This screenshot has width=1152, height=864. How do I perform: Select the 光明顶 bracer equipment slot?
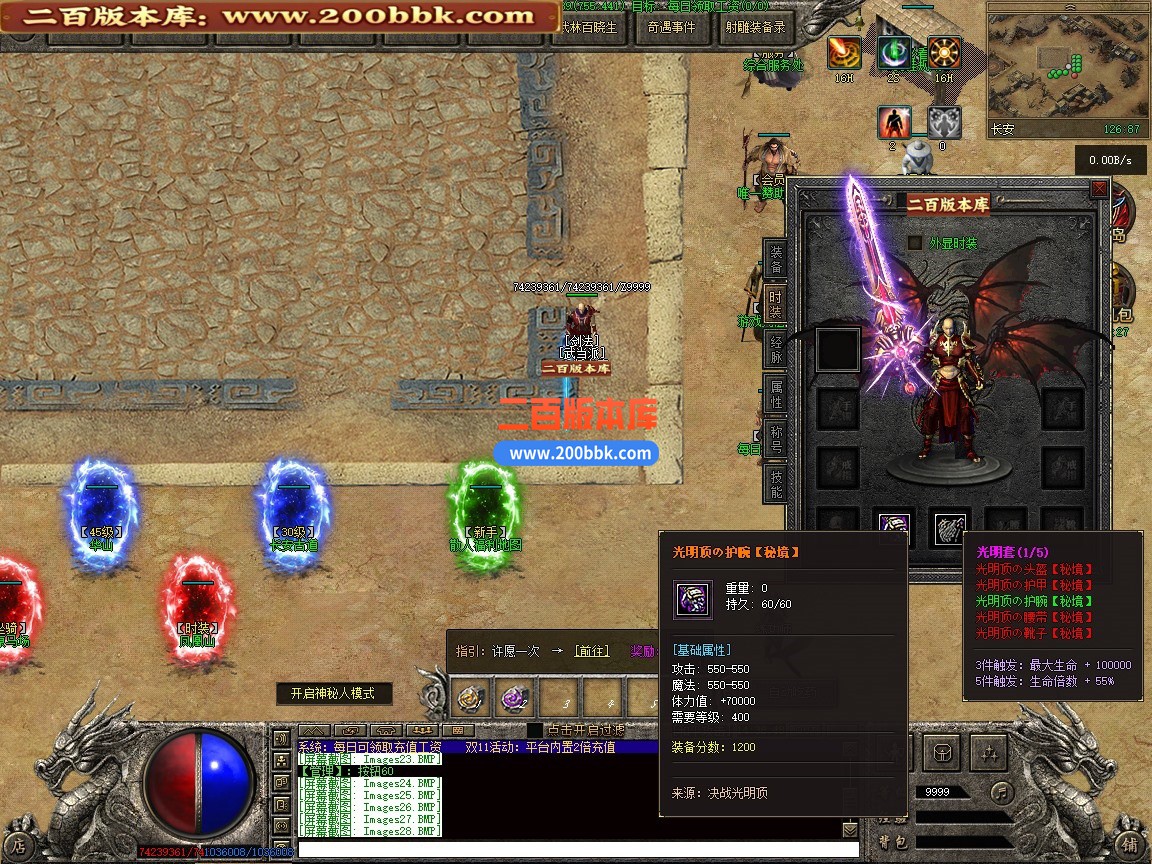pos(893,527)
